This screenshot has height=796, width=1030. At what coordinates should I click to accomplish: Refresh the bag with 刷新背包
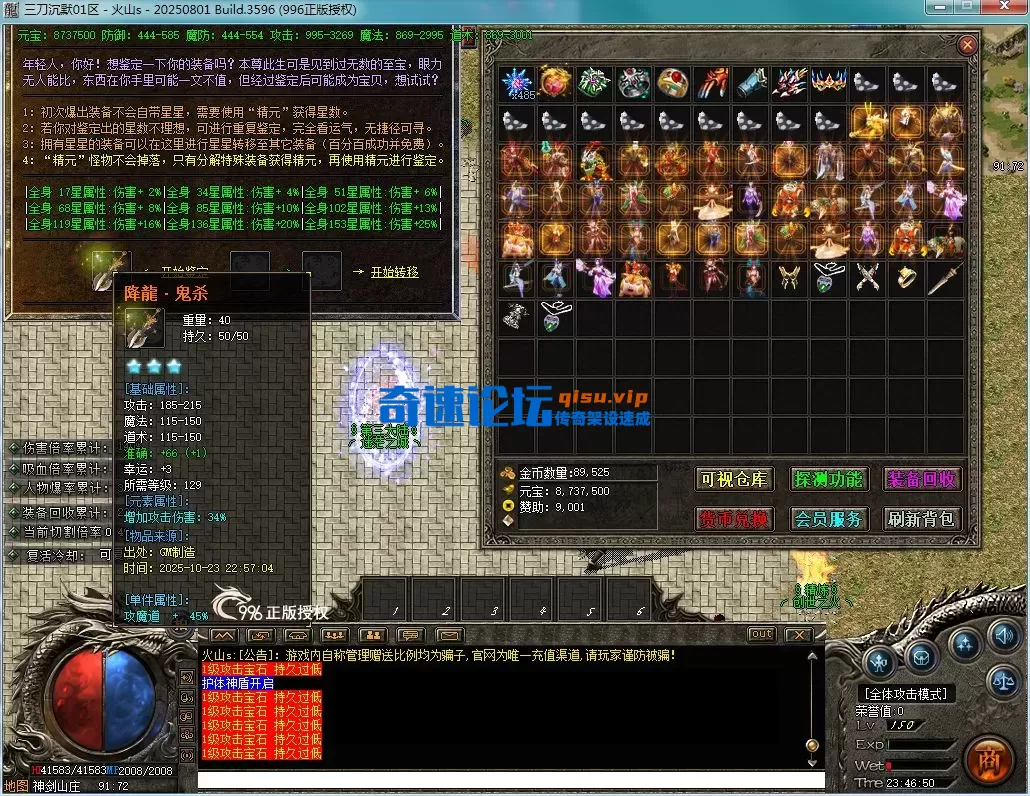pos(921,519)
